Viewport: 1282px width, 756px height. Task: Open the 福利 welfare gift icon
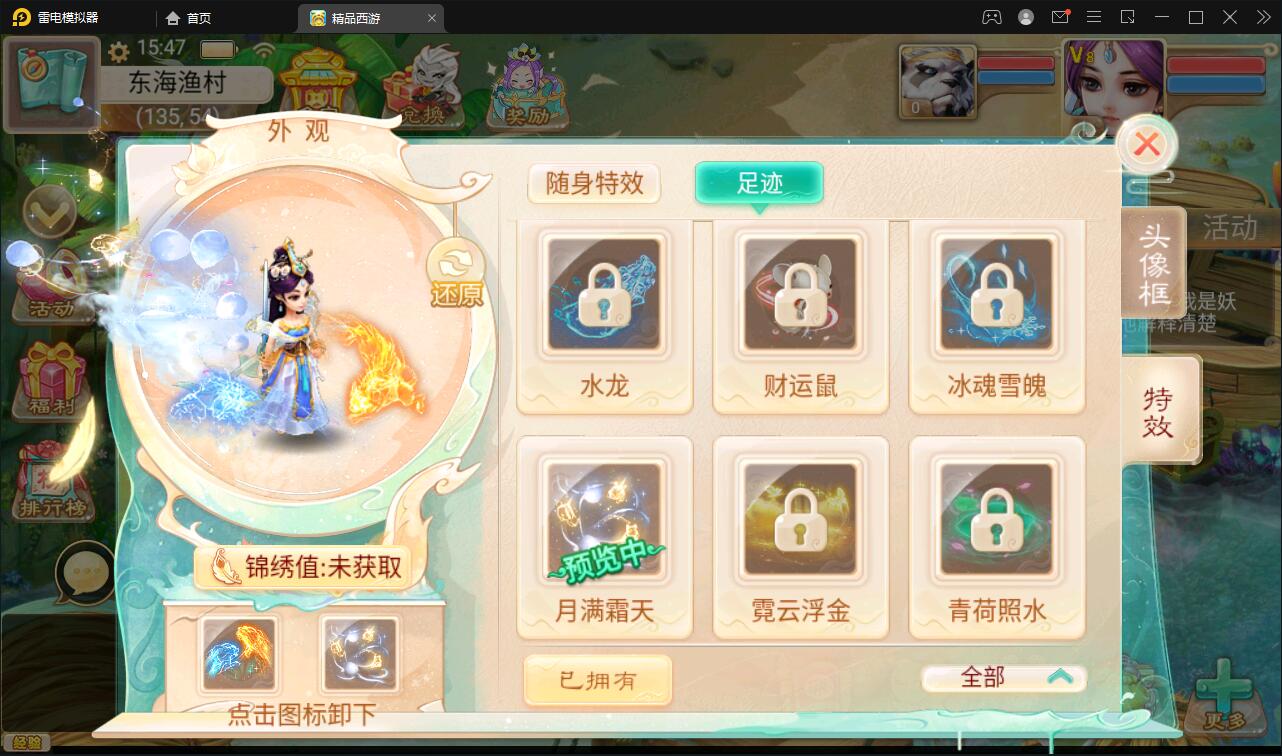click(x=52, y=380)
